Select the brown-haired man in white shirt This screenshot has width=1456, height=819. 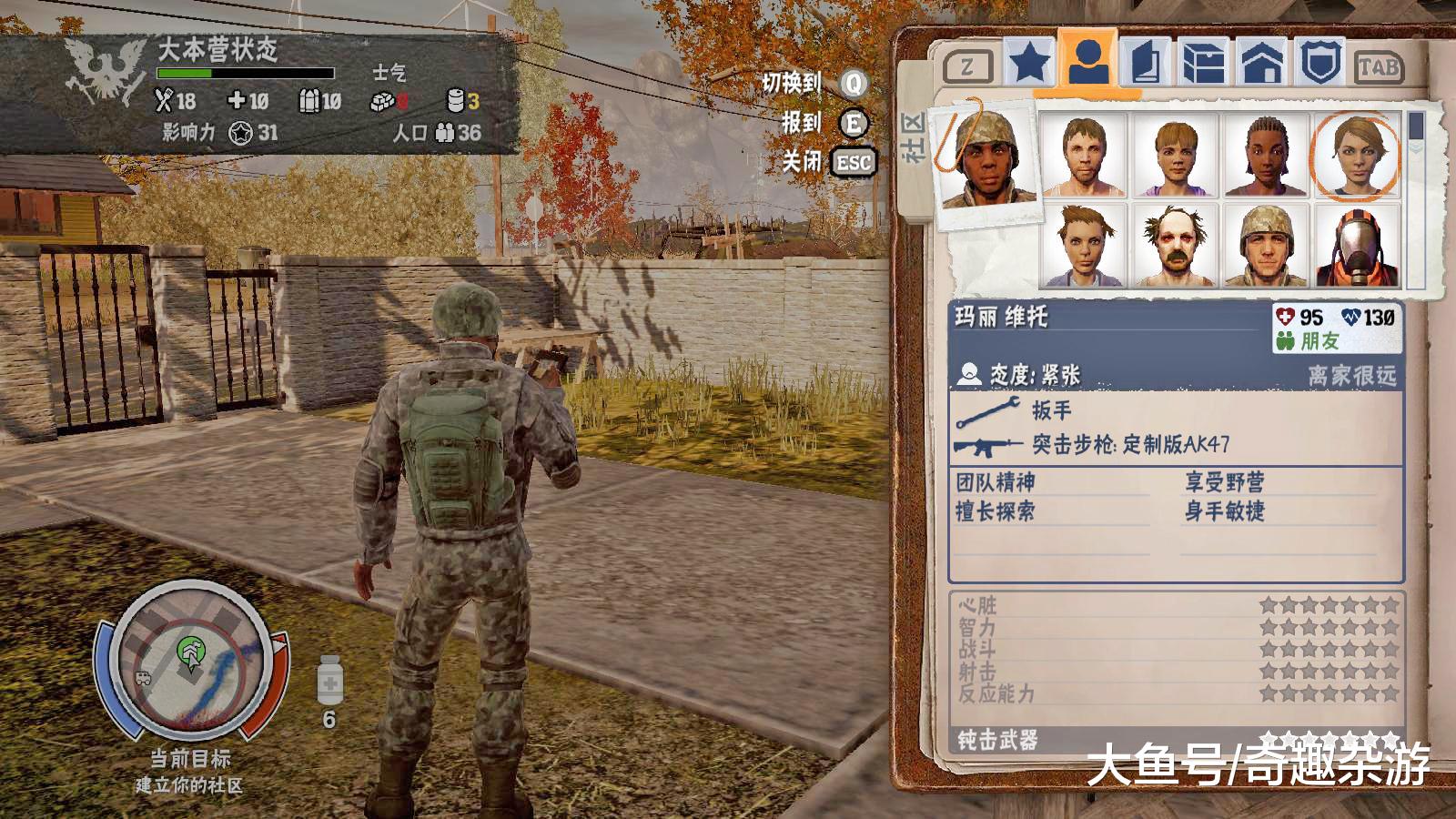point(1083,155)
